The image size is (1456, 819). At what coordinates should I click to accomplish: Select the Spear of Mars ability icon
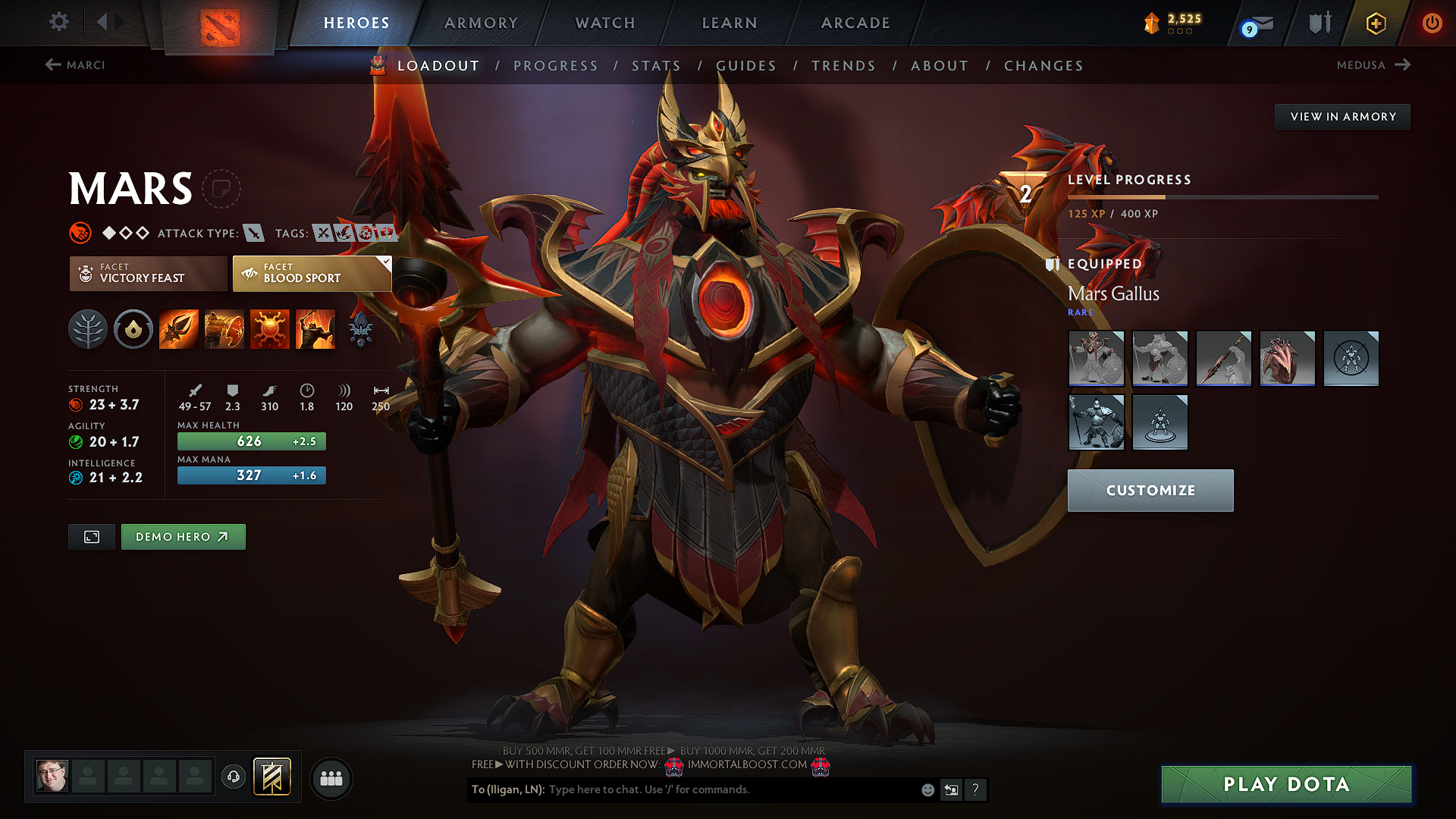[x=179, y=328]
